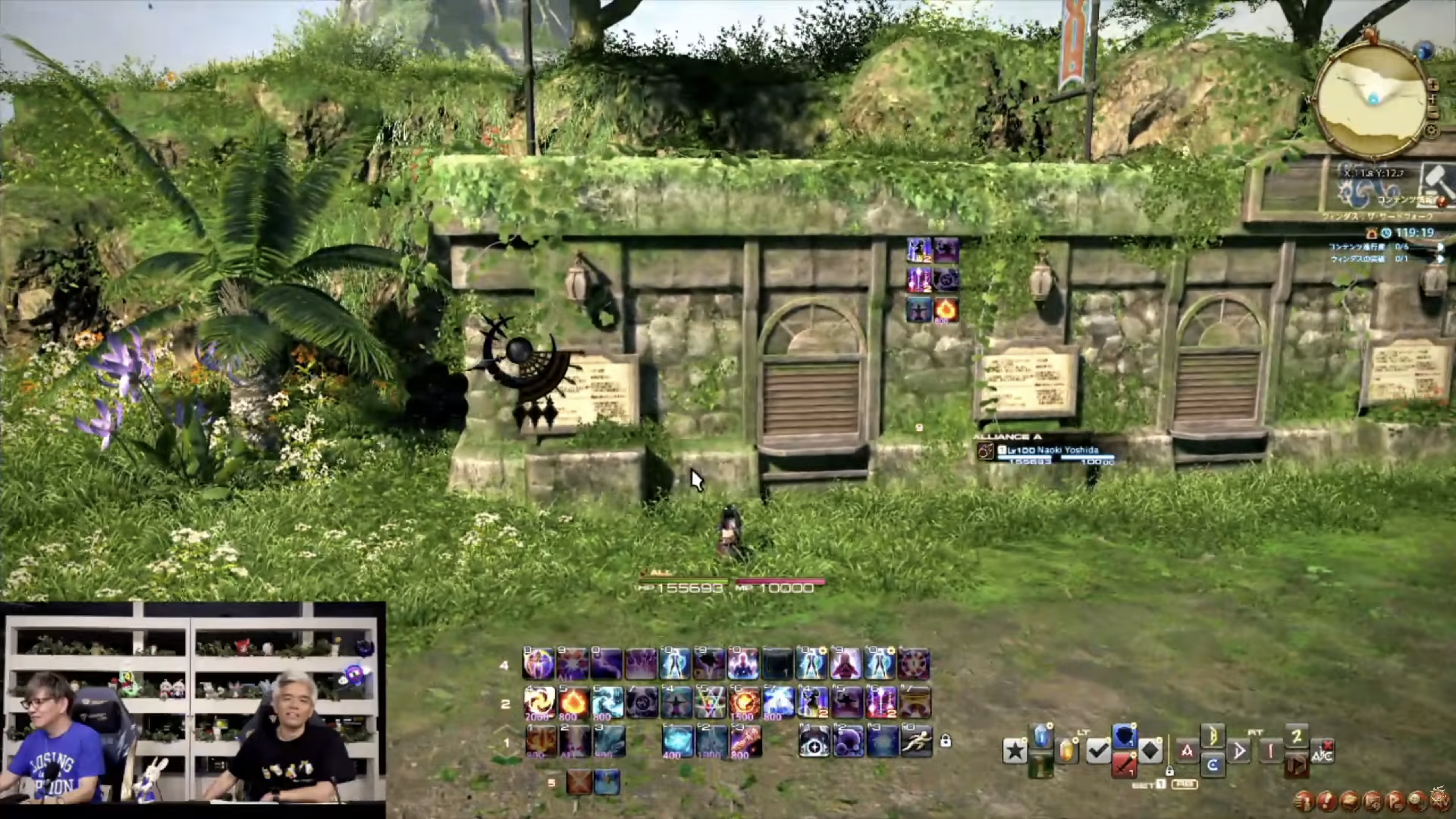Clear waymarks with the red X button
The width and height of the screenshot is (1456, 819).
pyautogui.click(x=1321, y=751)
